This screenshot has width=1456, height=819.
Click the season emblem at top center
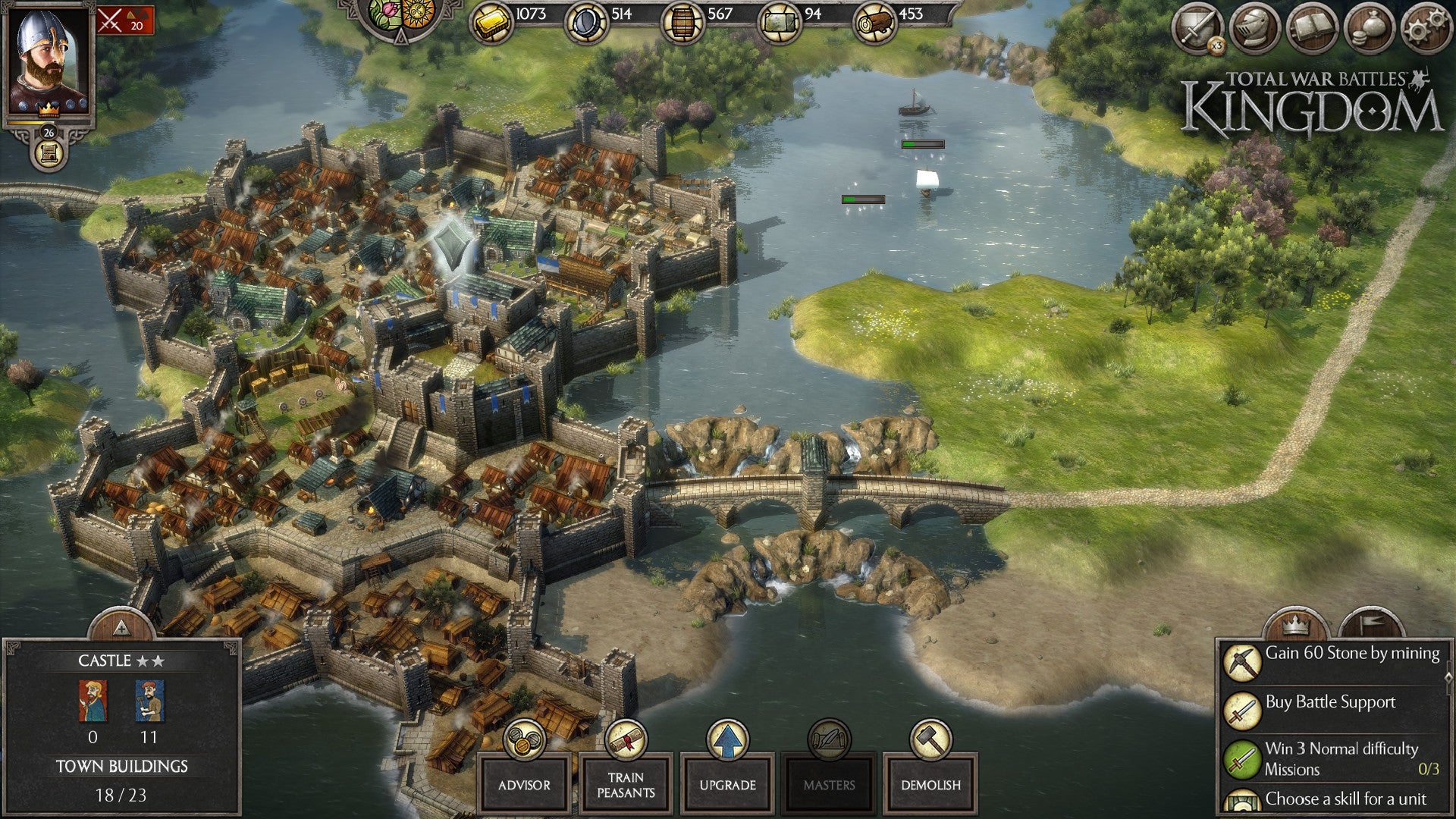point(401,15)
